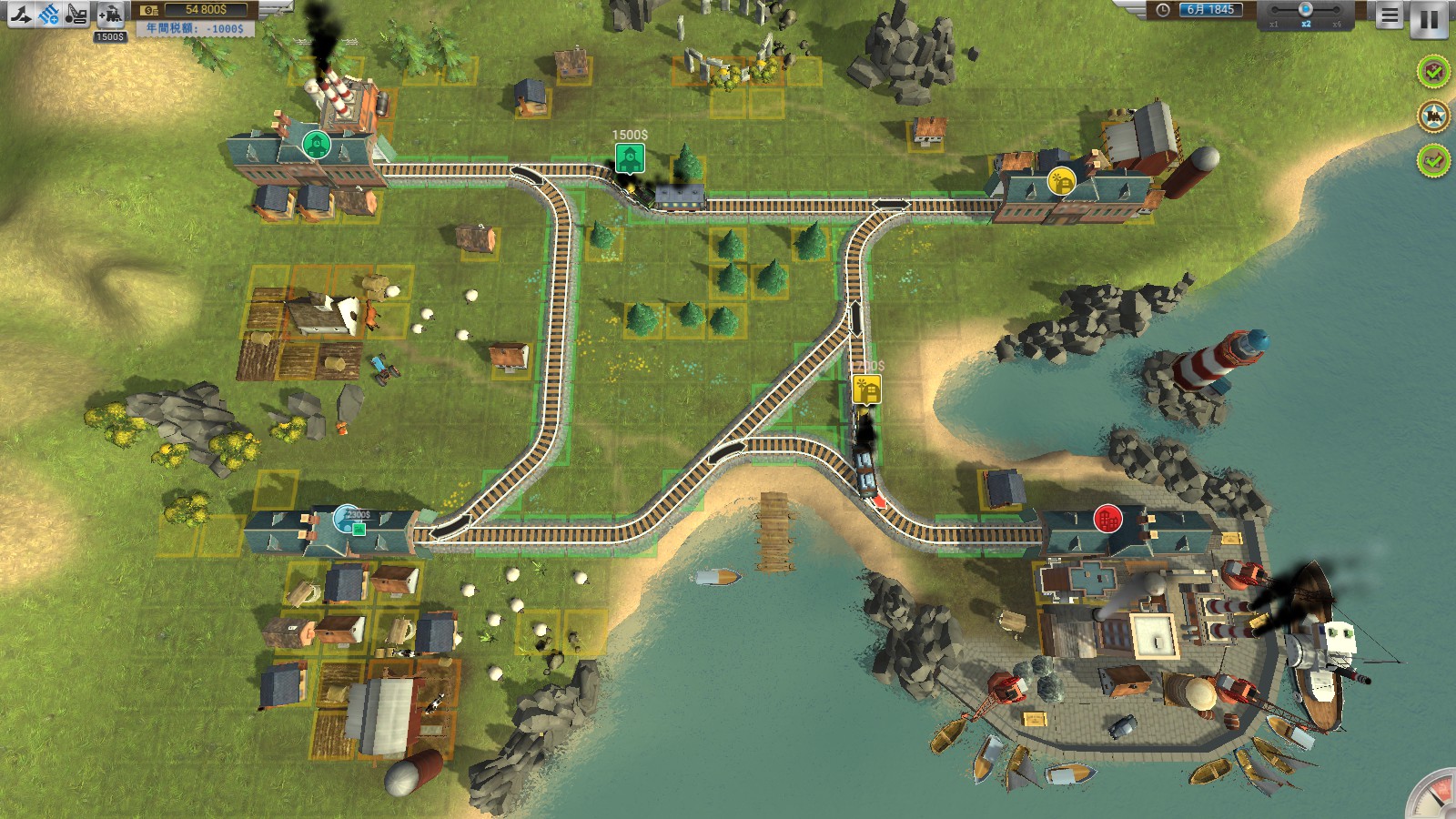Pause the game

point(1429,19)
